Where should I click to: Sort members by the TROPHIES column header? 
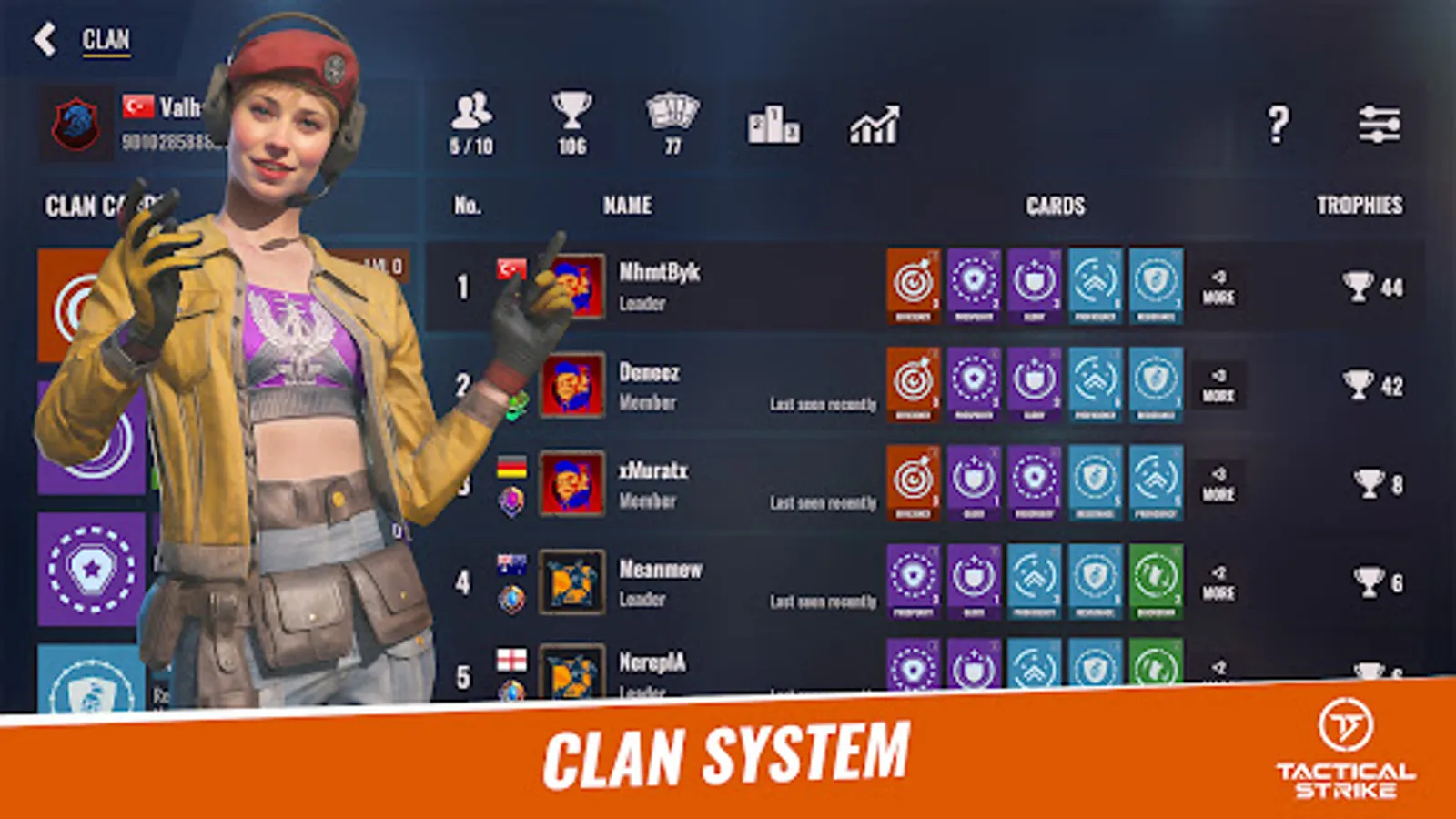coord(1360,206)
